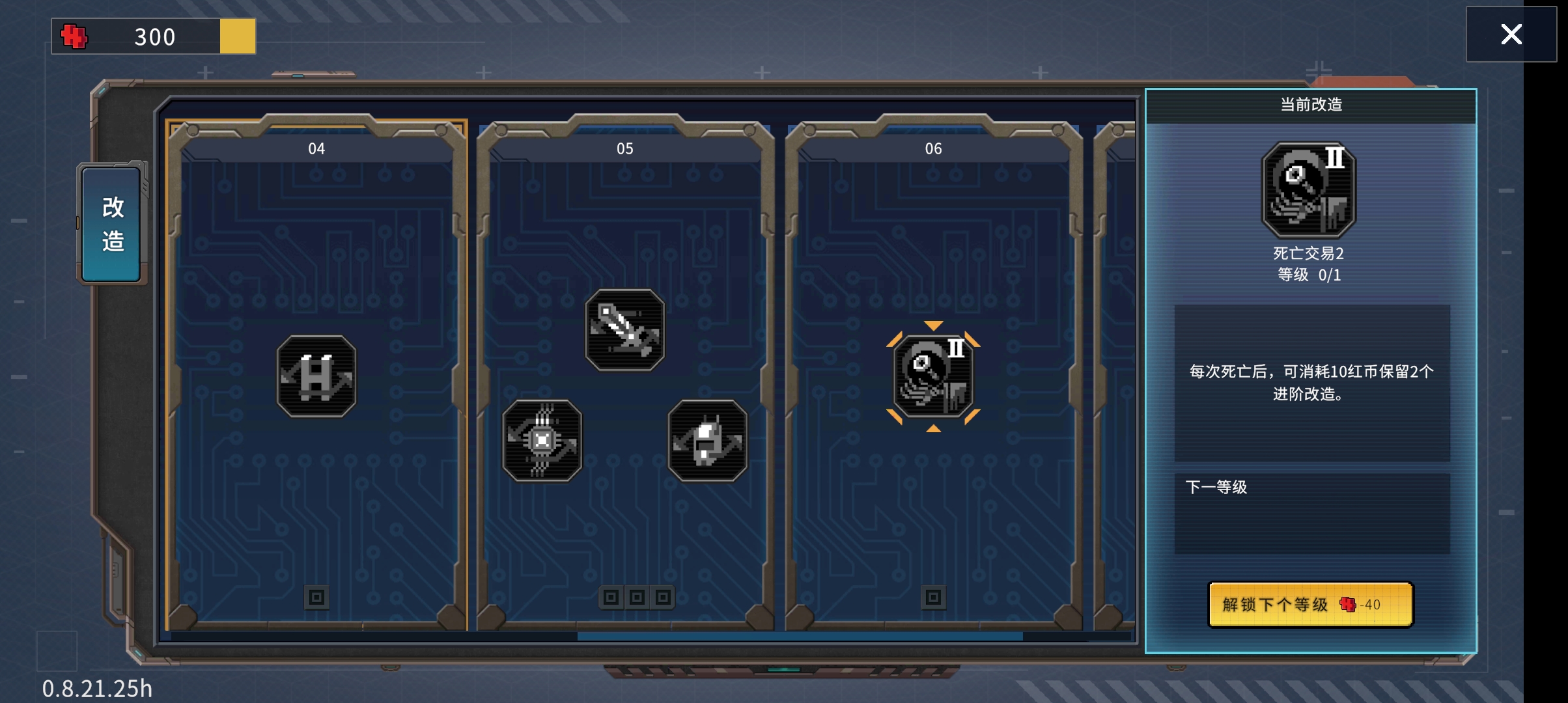Select the highlighted skull upgrade in panel 06
Image resolution: width=1568 pixels, height=703 pixels.
933,376
